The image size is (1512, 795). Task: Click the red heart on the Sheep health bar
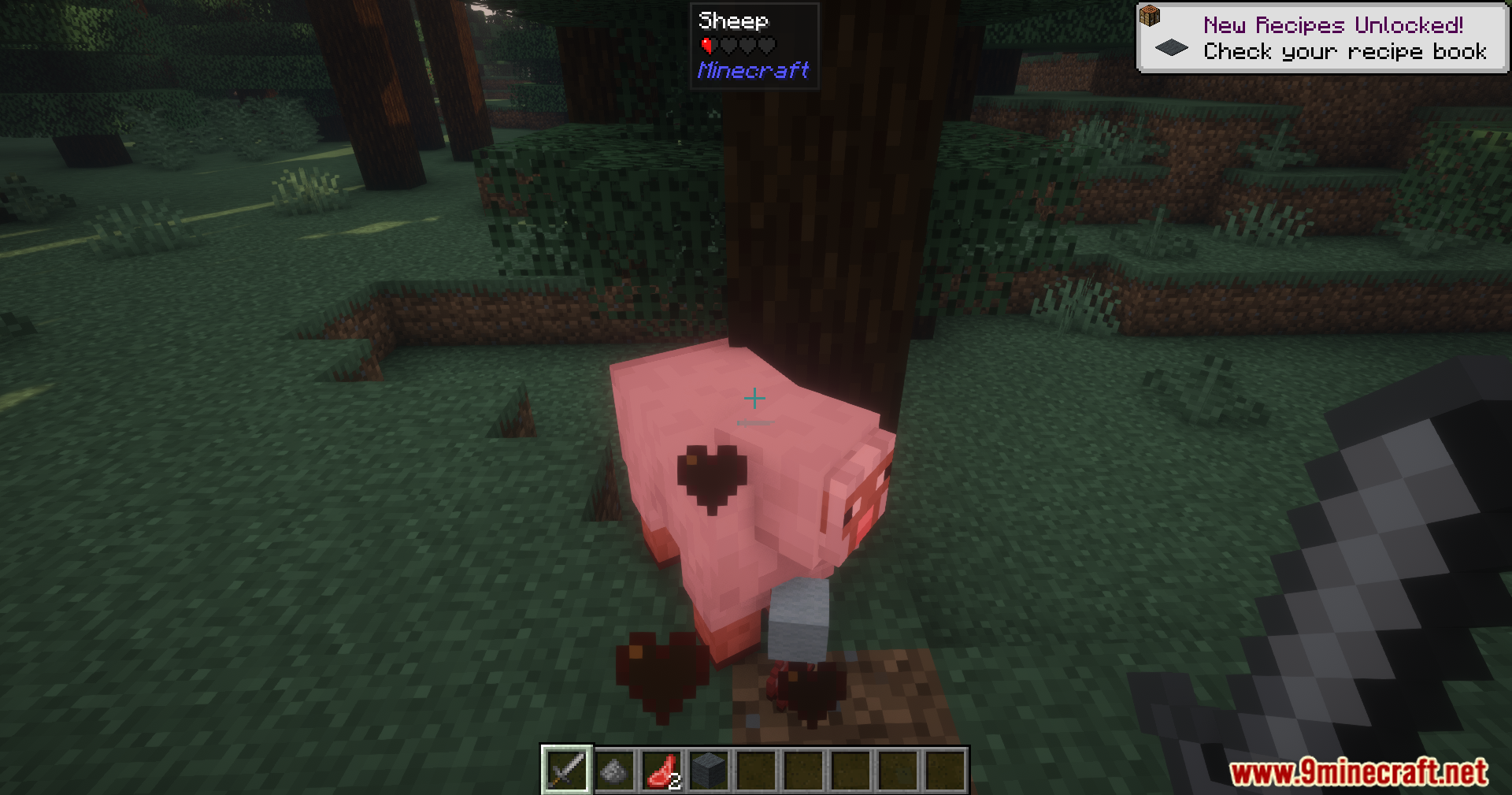click(x=705, y=45)
